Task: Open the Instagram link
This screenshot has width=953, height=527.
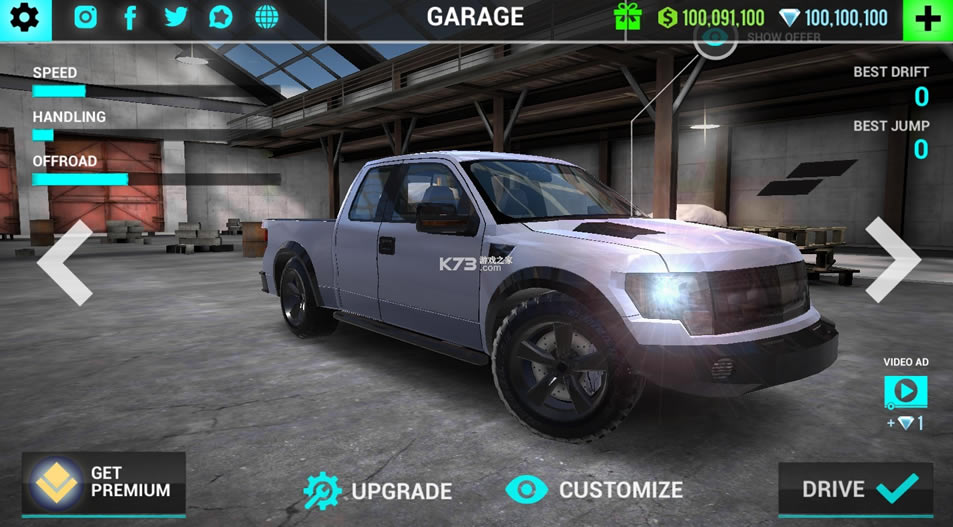Action: tap(86, 17)
